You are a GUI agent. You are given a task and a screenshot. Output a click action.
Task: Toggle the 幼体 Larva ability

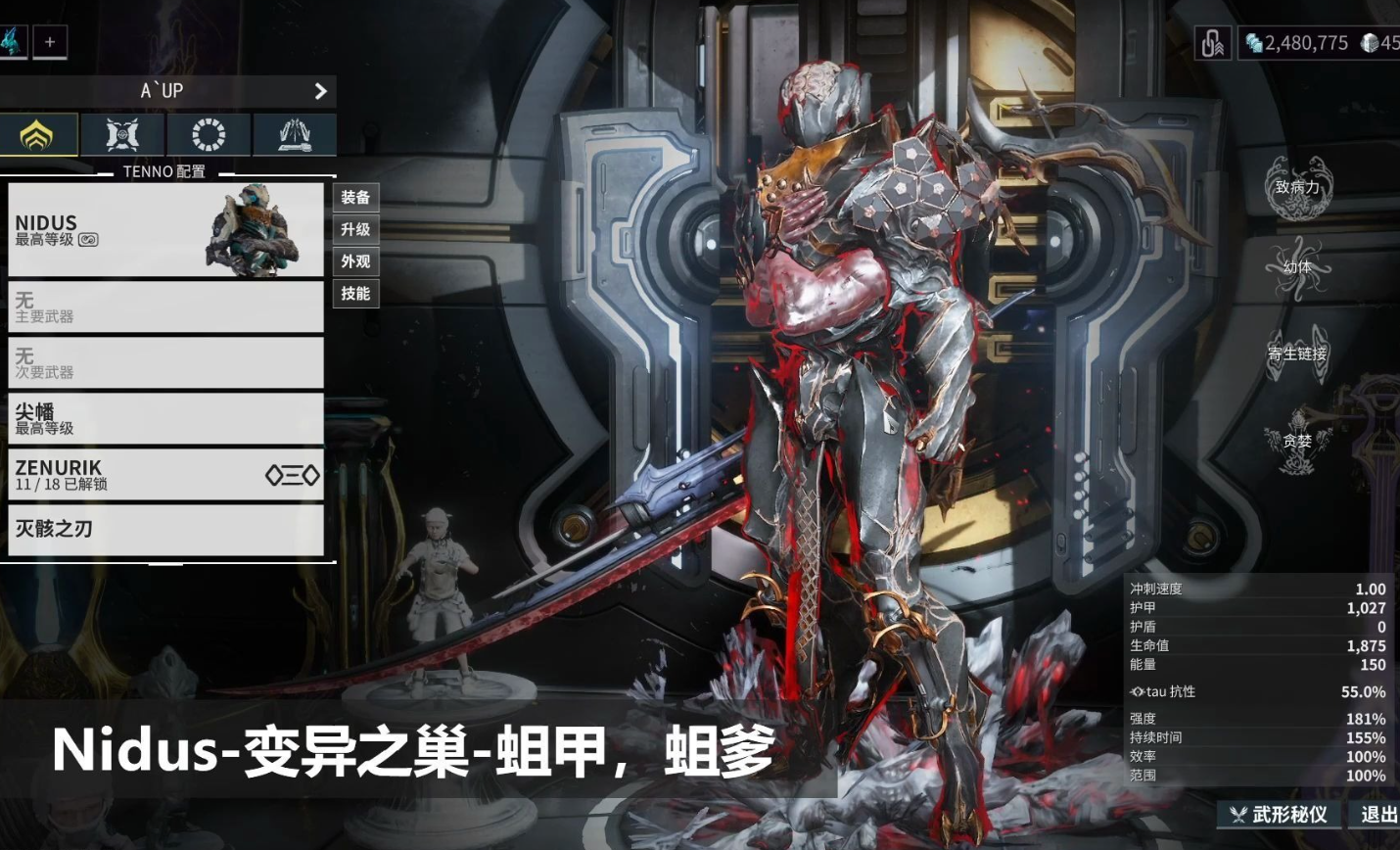(1298, 265)
